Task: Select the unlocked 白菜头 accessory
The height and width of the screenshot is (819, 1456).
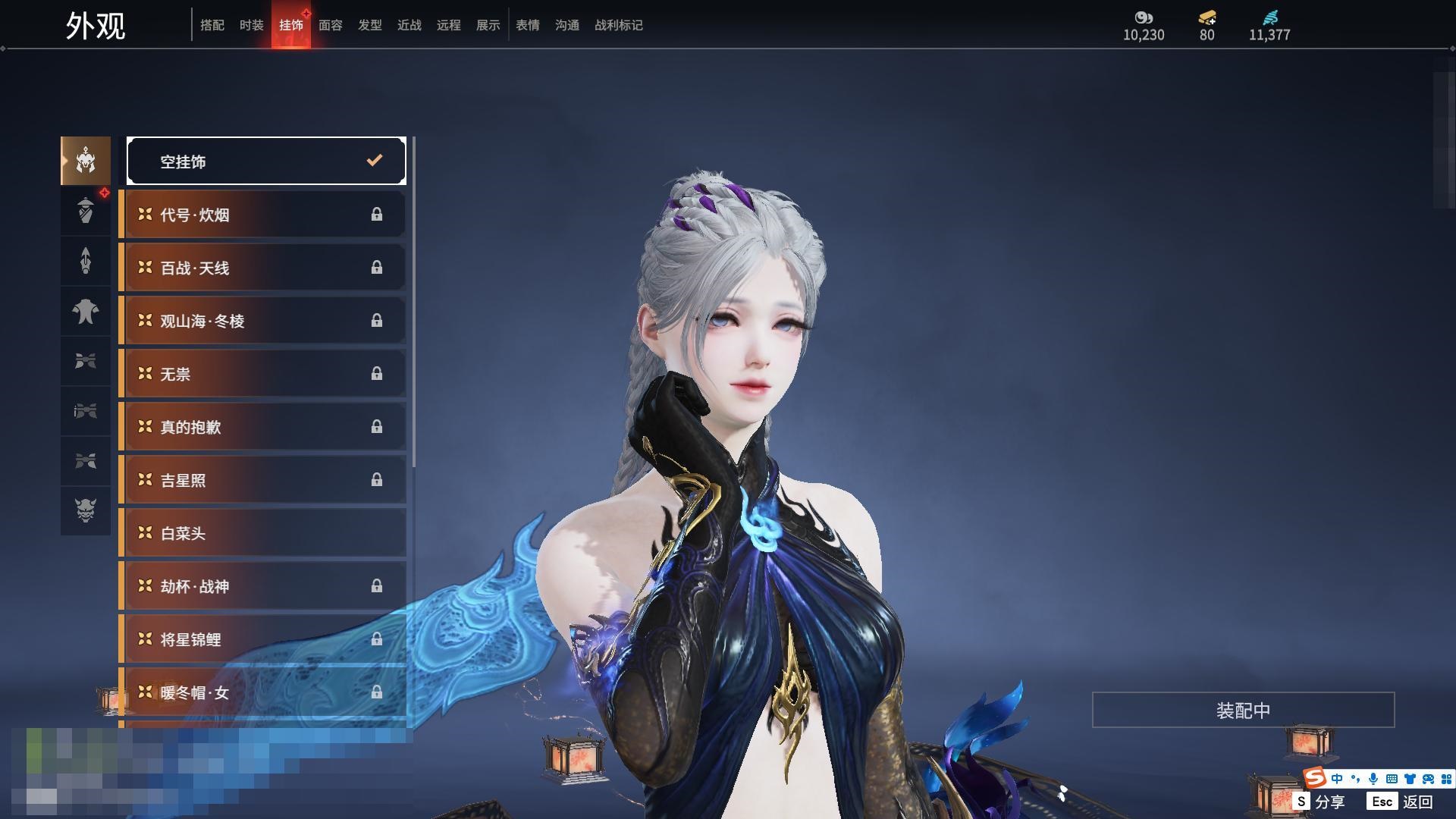Action: pos(262,533)
